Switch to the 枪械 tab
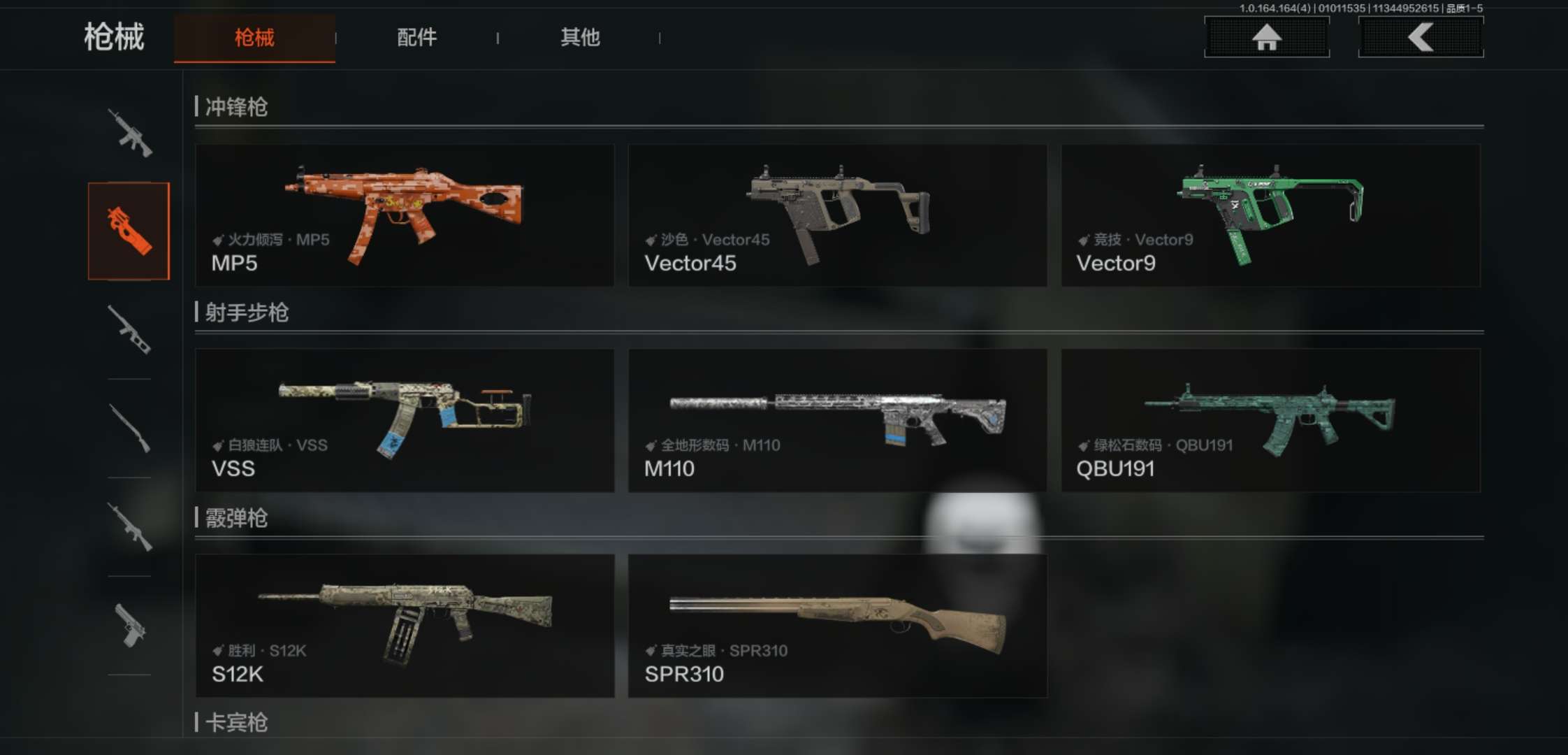 [x=254, y=38]
